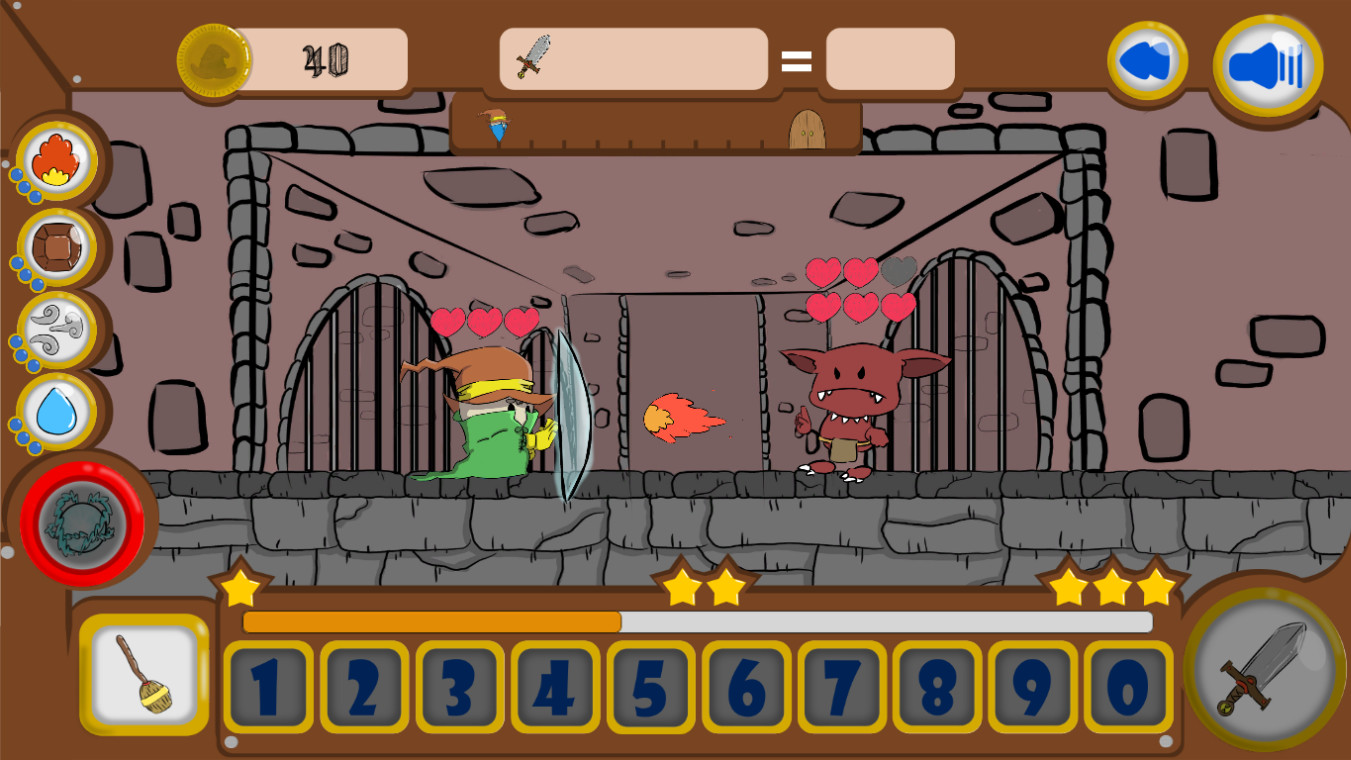Select the blue back arrow button
The height and width of the screenshot is (760, 1351).
point(1149,60)
